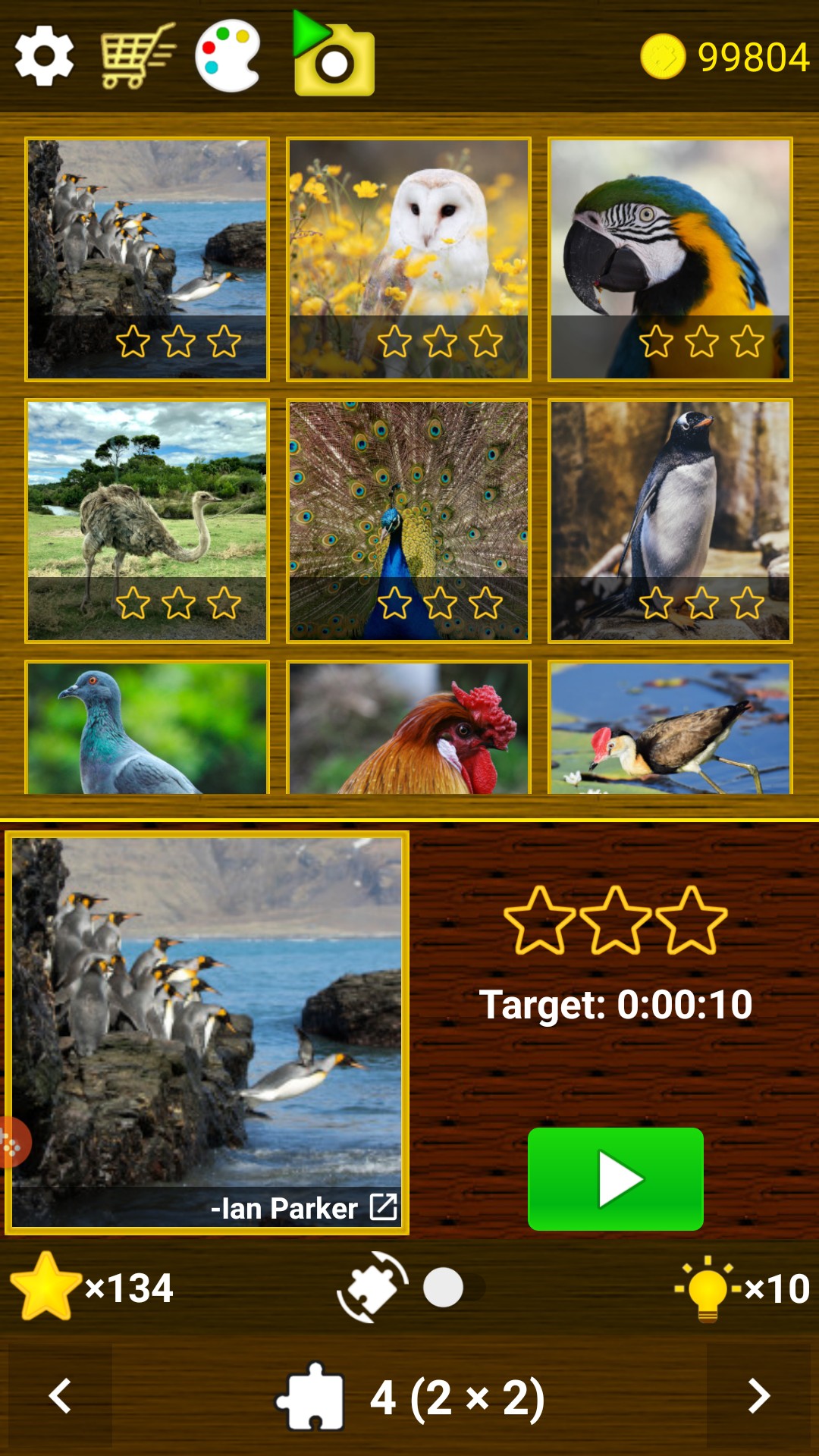
Task: Go to the previous puzzle size
Action: 60,1396
